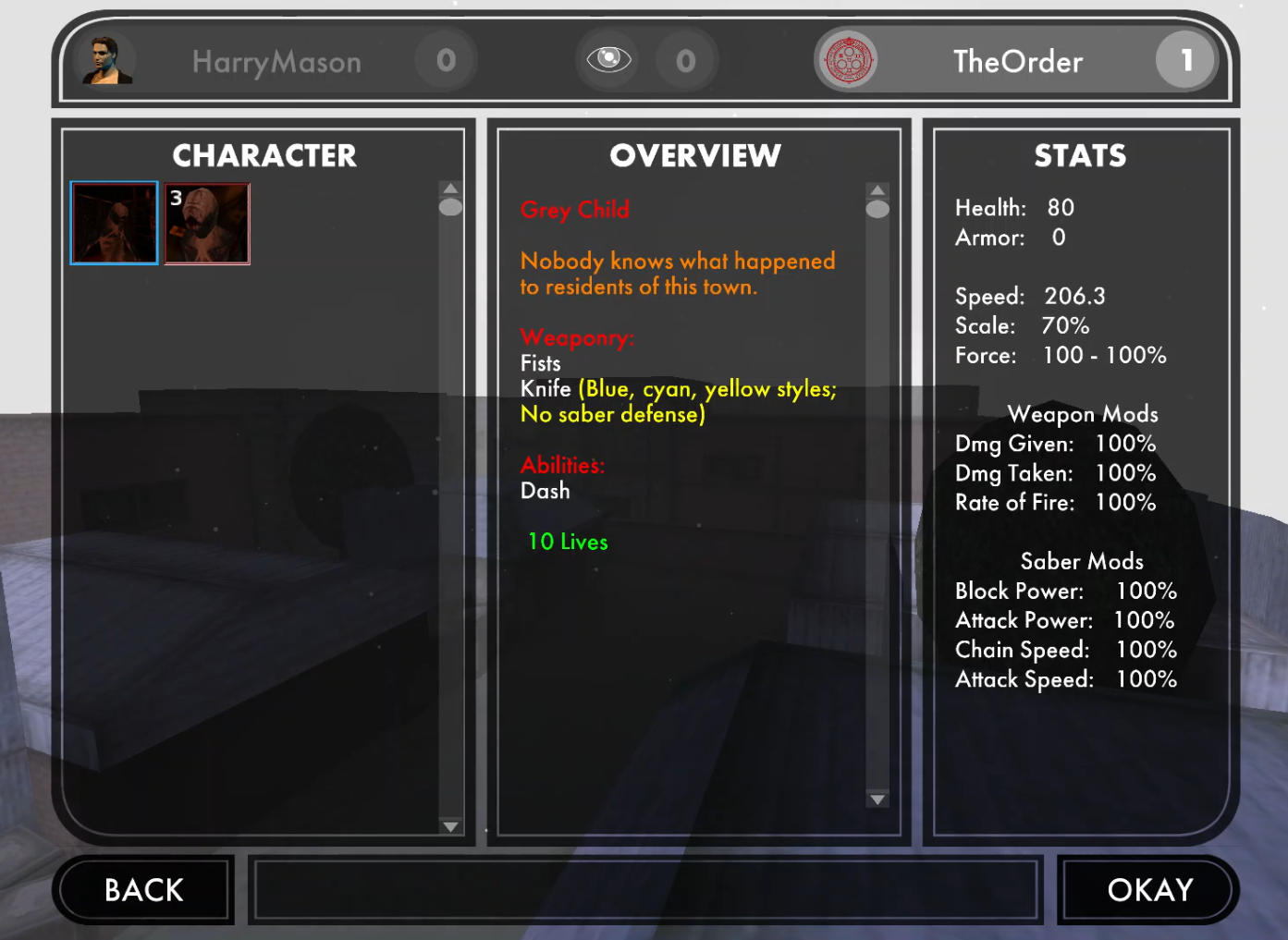Click the character list scroll-up arrow
Screen dimensions: 1288x940
pyautogui.click(x=450, y=188)
